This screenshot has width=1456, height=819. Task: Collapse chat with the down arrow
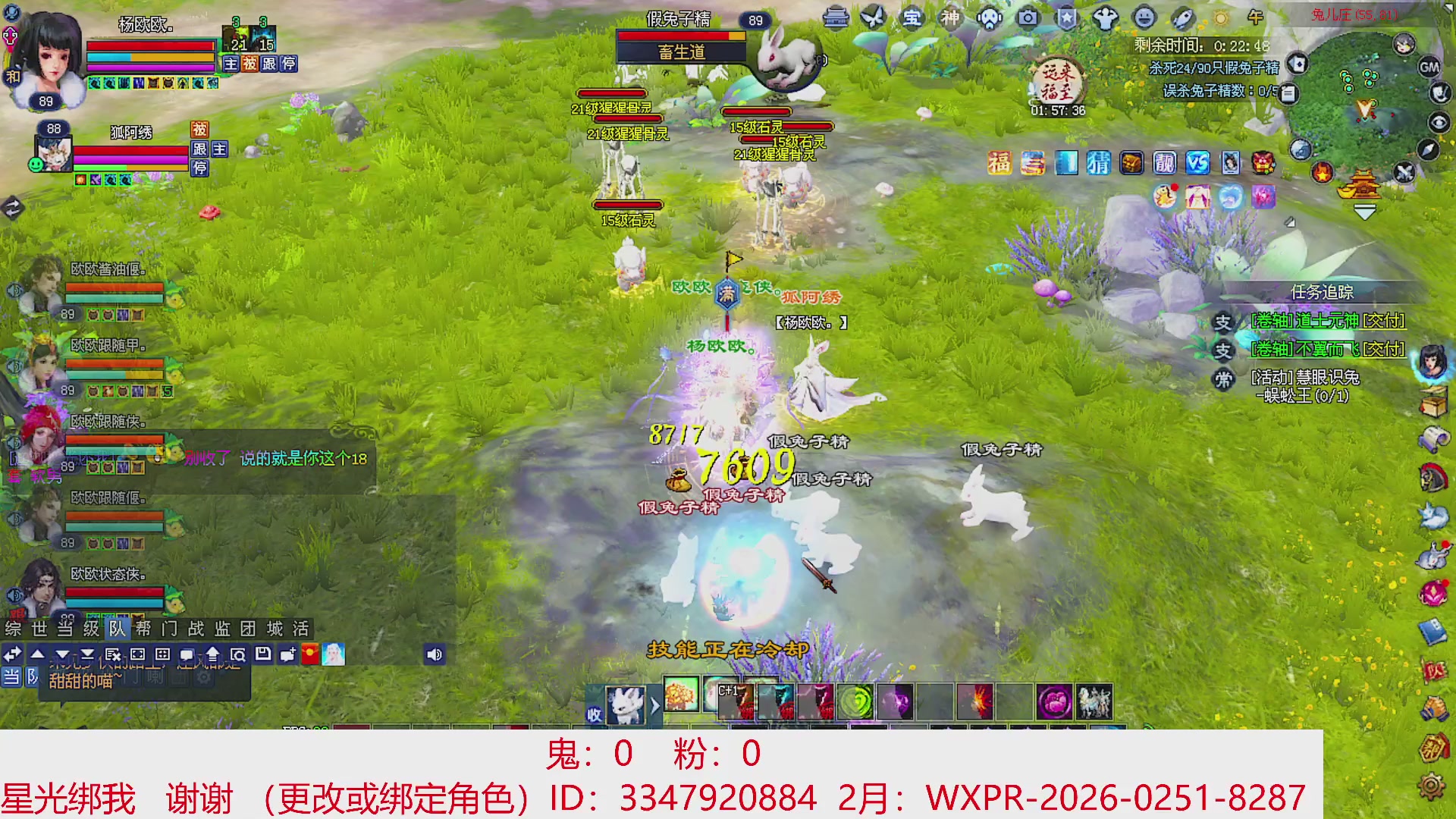(x=61, y=654)
